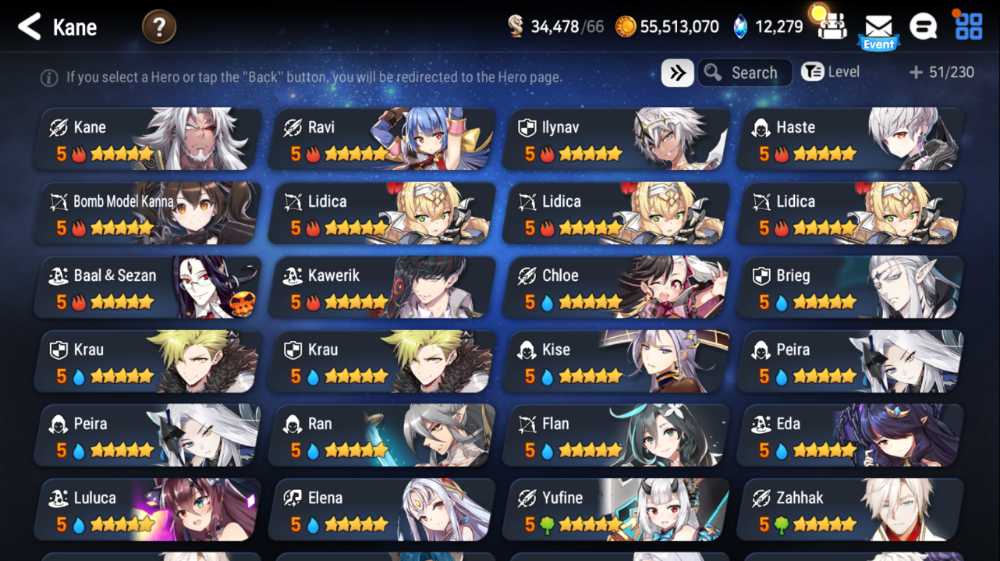Change the Level sort option
Image resolution: width=1000 pixels, height=561 pixels.
click(x=830, y=72)
